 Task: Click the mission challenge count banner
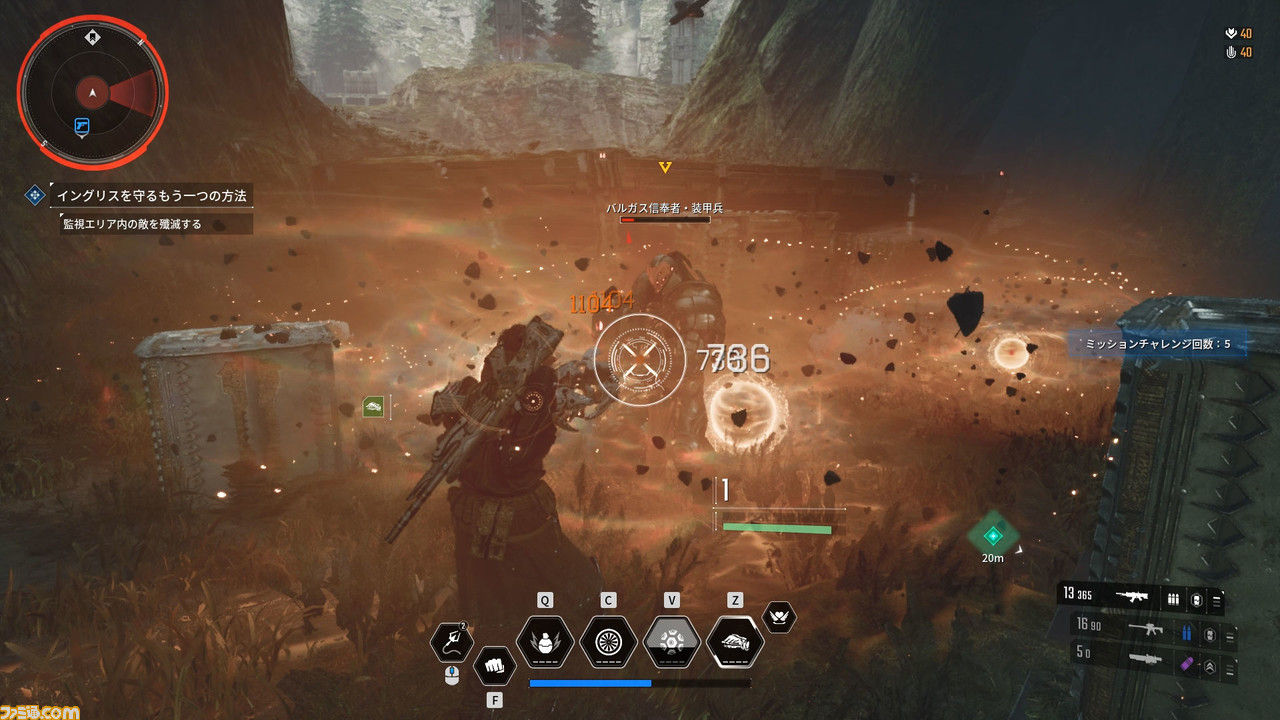[1156, 344]
